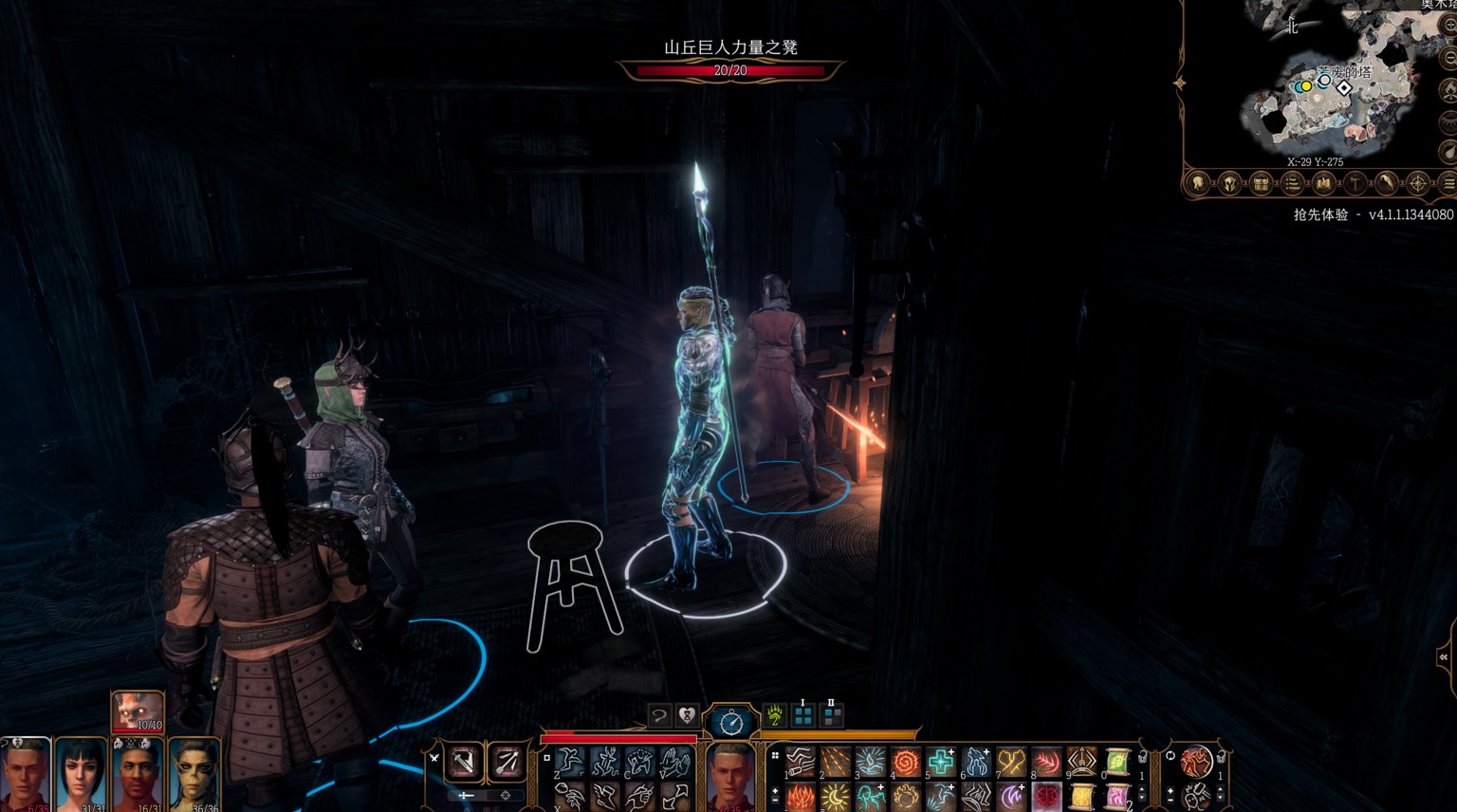The image size is (1457, 812).
Task: Select the ranged bow attack slot
Action: [507, 762]
